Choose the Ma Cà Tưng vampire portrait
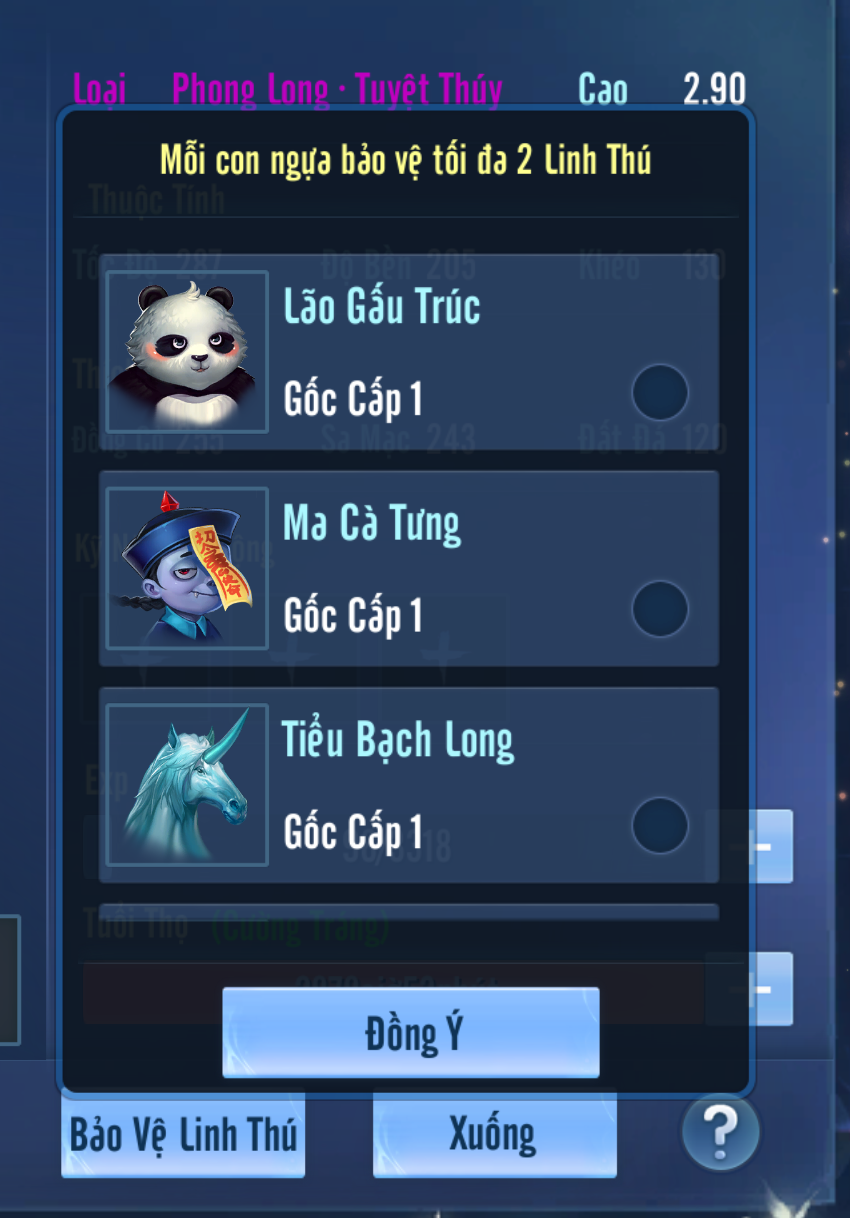 [187, 568]
